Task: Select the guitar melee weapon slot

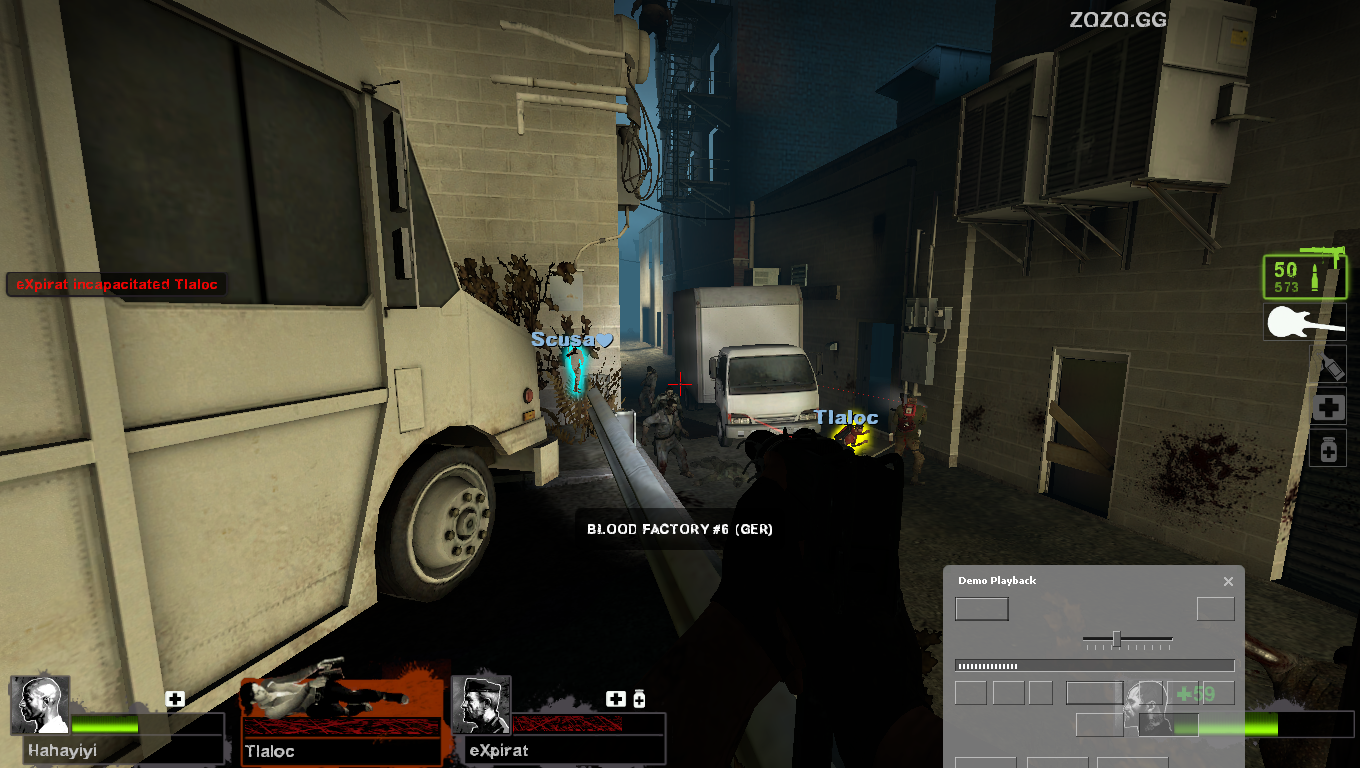Action: (x=1305, y=322)
